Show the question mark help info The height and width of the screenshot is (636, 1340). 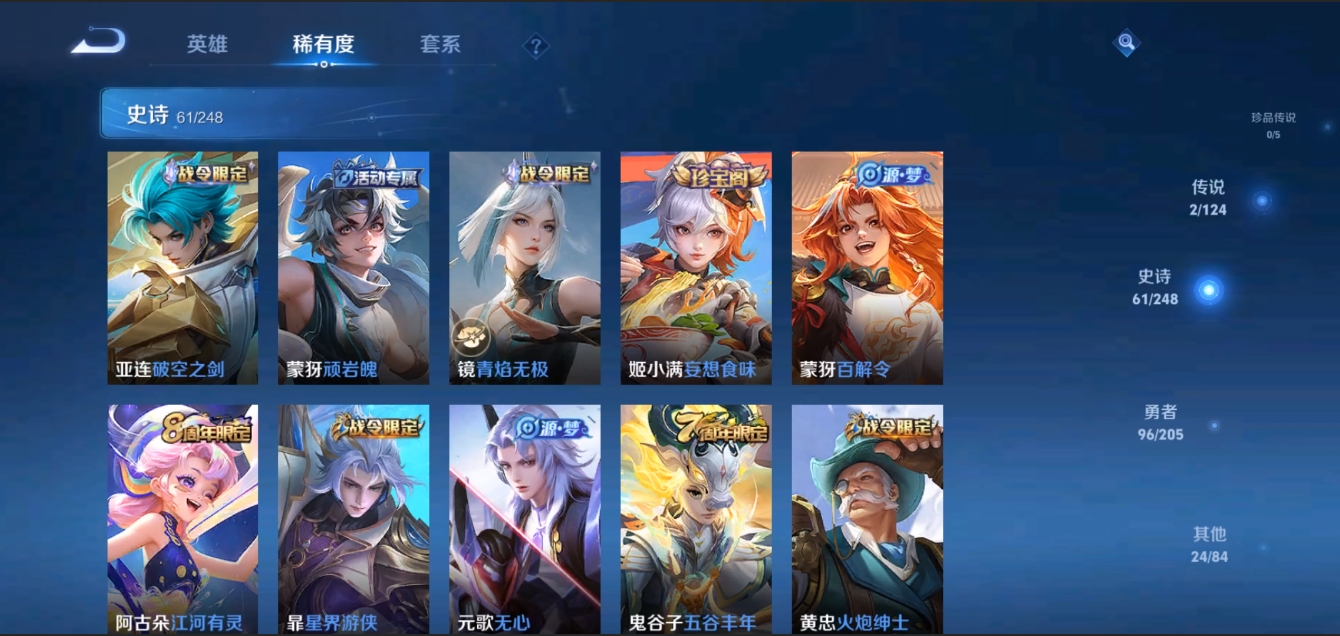(x=536, y=45)
